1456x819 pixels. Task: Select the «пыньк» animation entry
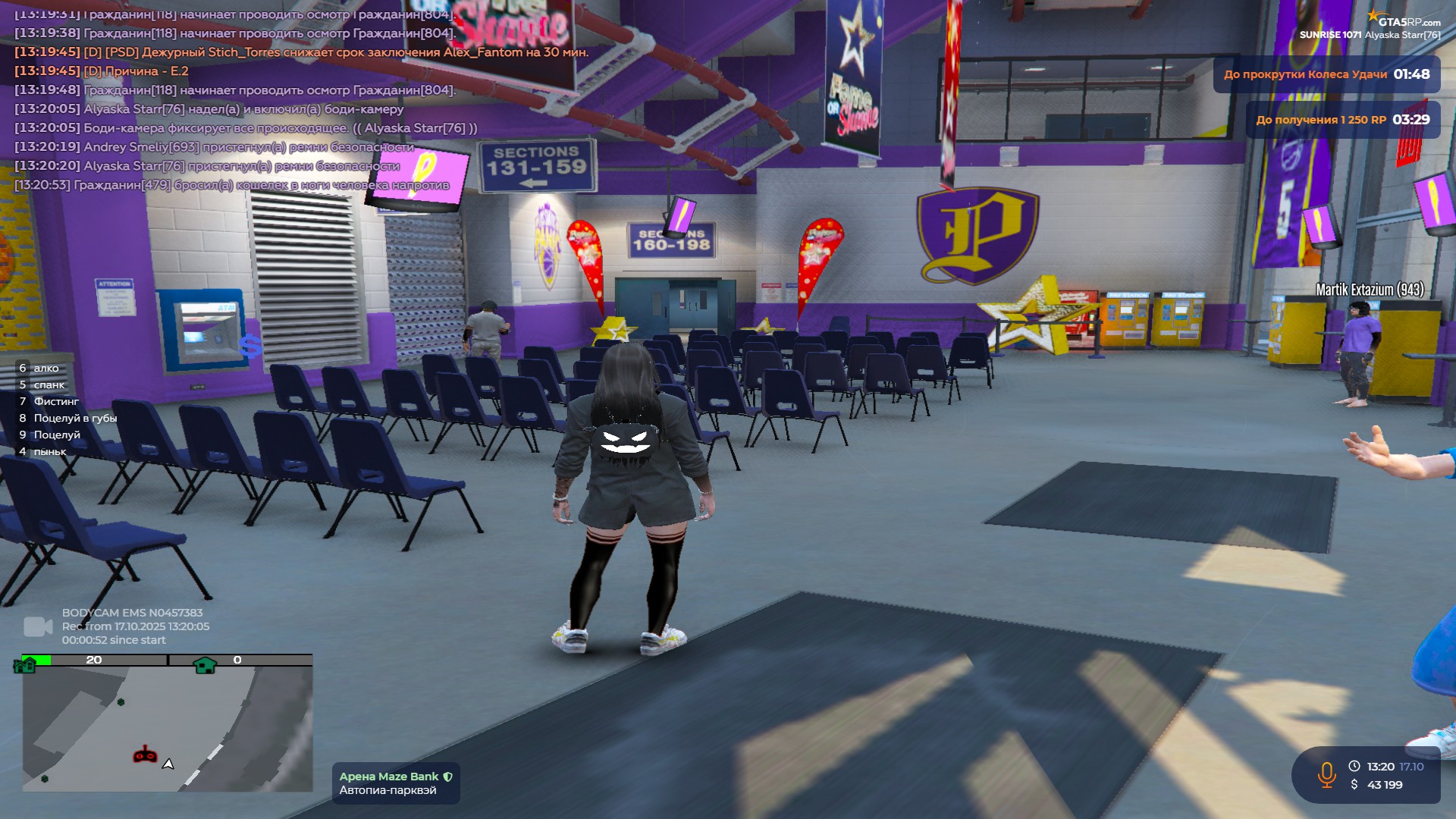pos(49,451)
